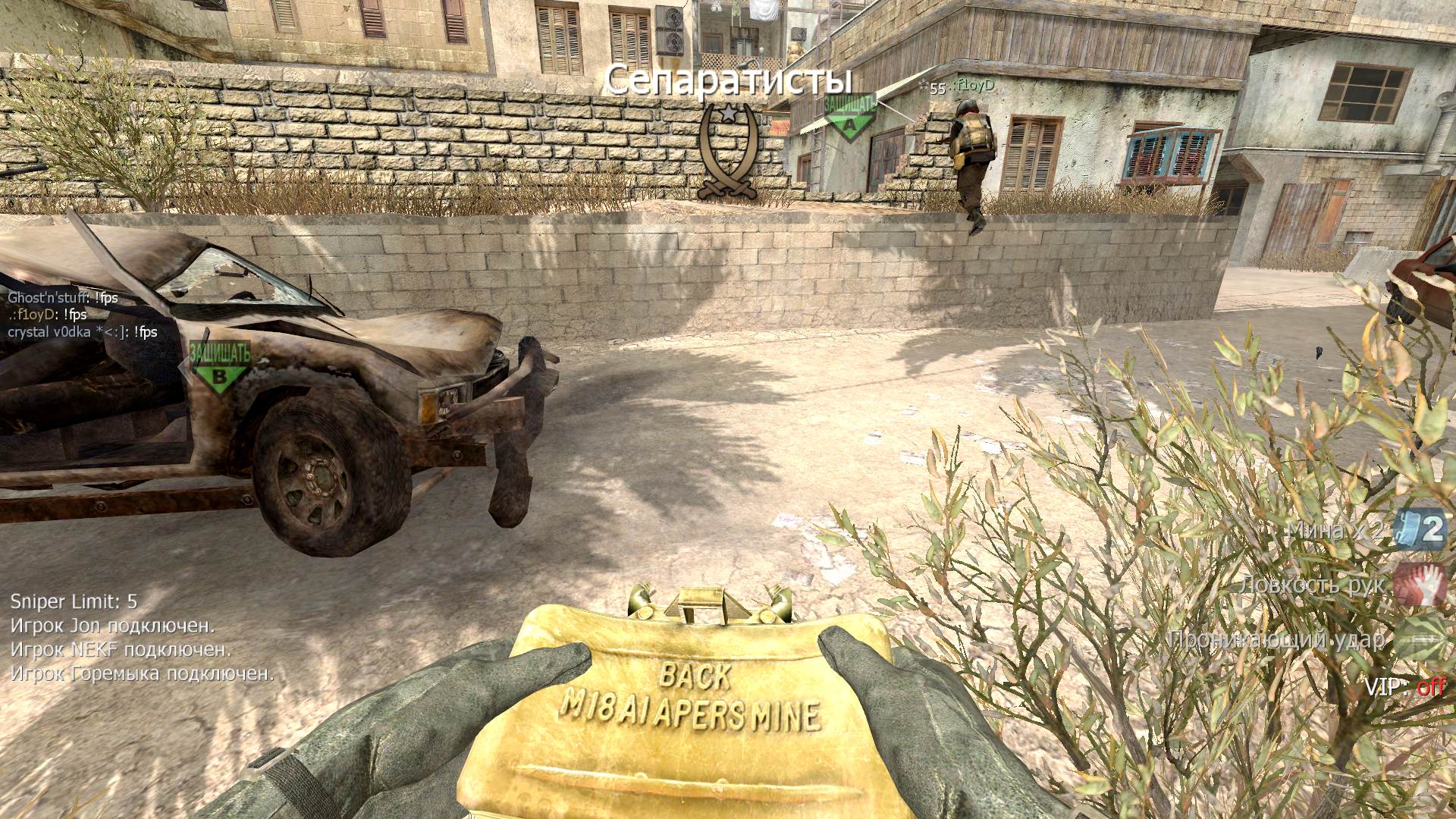Click the Сепаратисты faction emblem
This screenshot has height=819, width=1456.
(x=728, y=152)
